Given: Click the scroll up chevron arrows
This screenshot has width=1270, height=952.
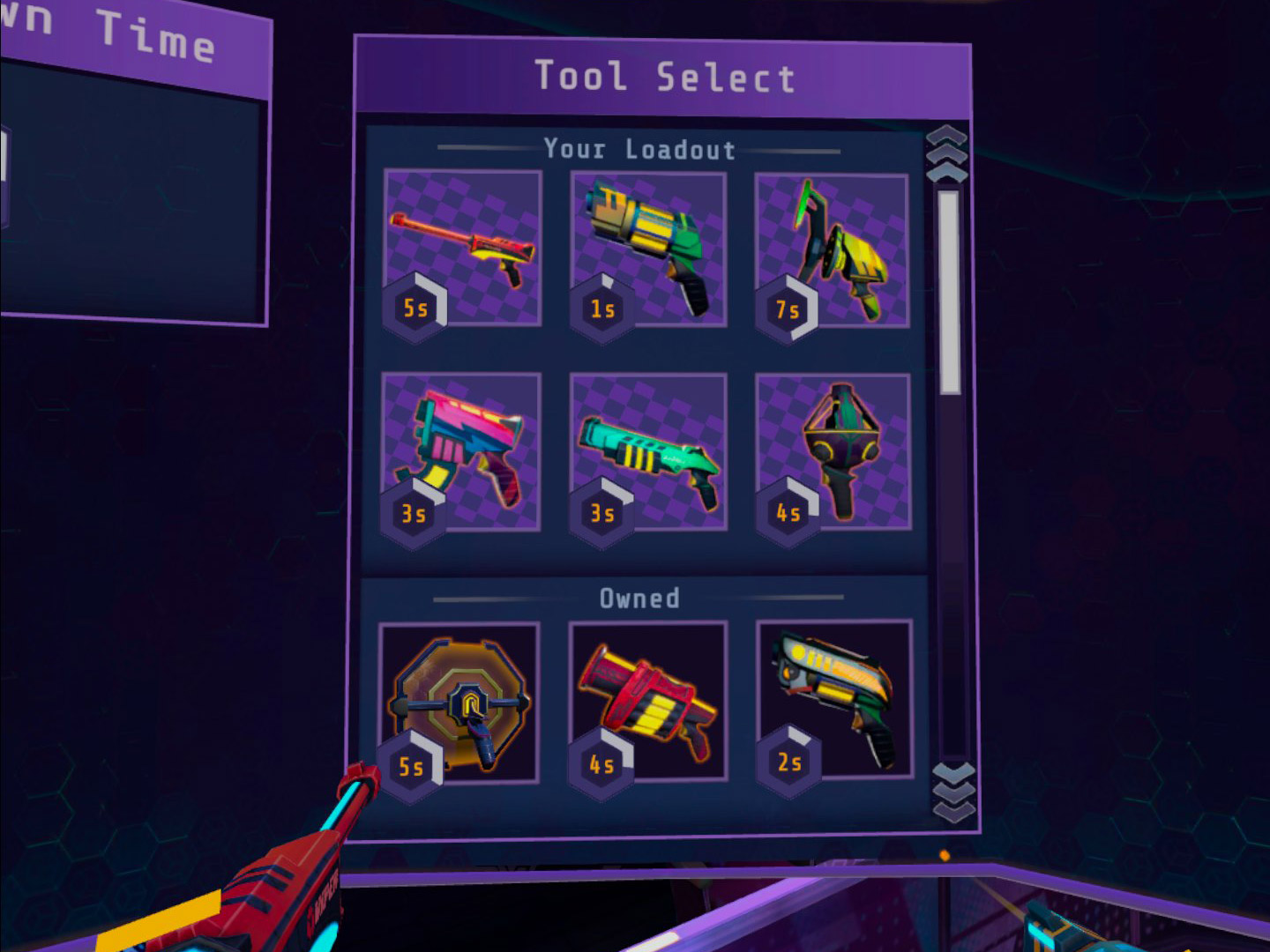Looking at the screenshot, I should click(947, 154).
